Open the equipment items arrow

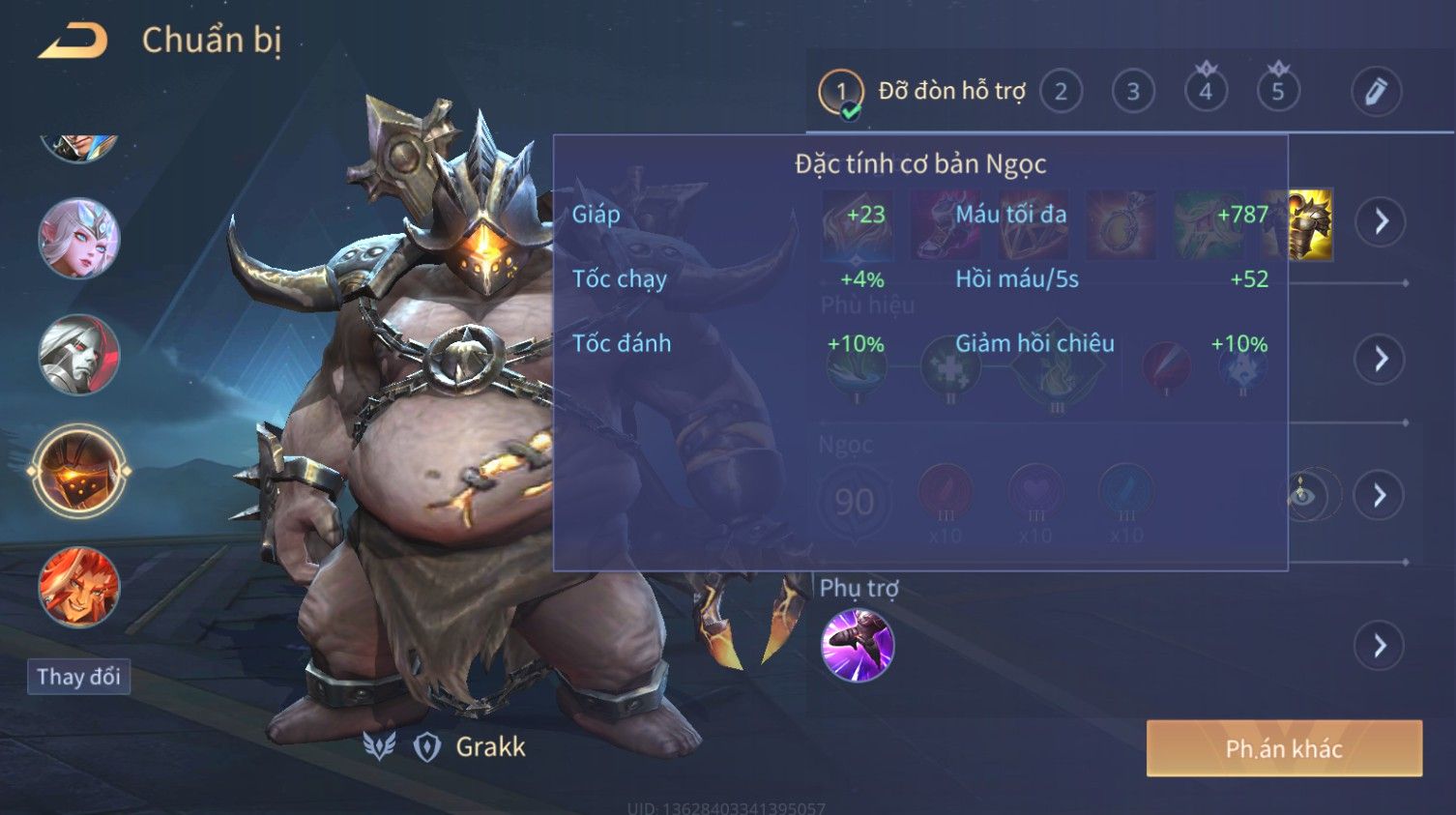pyautogui.click(x=1381, y=221)
